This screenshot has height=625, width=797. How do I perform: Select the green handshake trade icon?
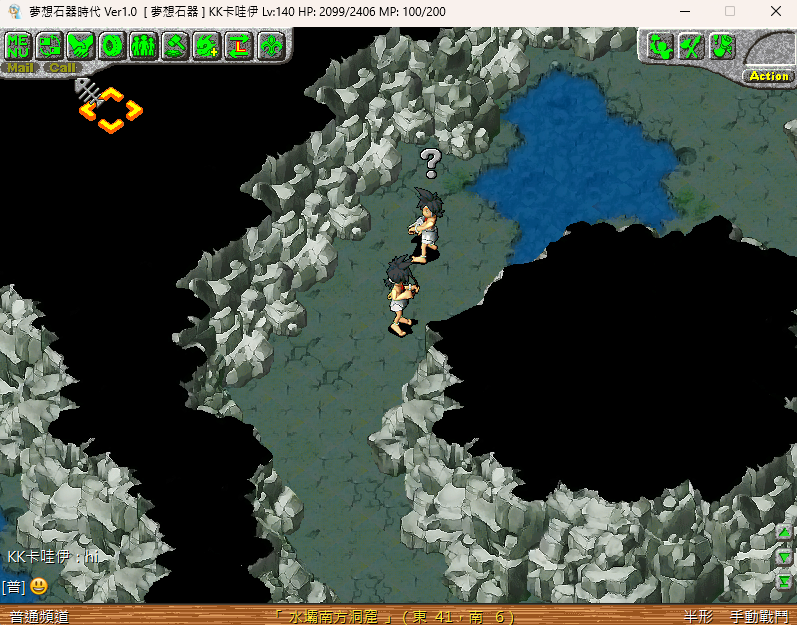click(81, 45)
